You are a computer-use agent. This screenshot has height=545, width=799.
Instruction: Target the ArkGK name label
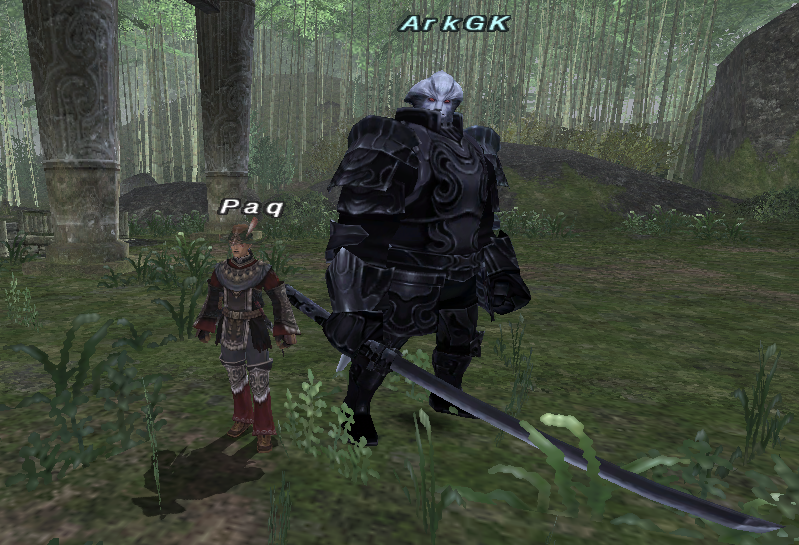click(x=455, y=23)
